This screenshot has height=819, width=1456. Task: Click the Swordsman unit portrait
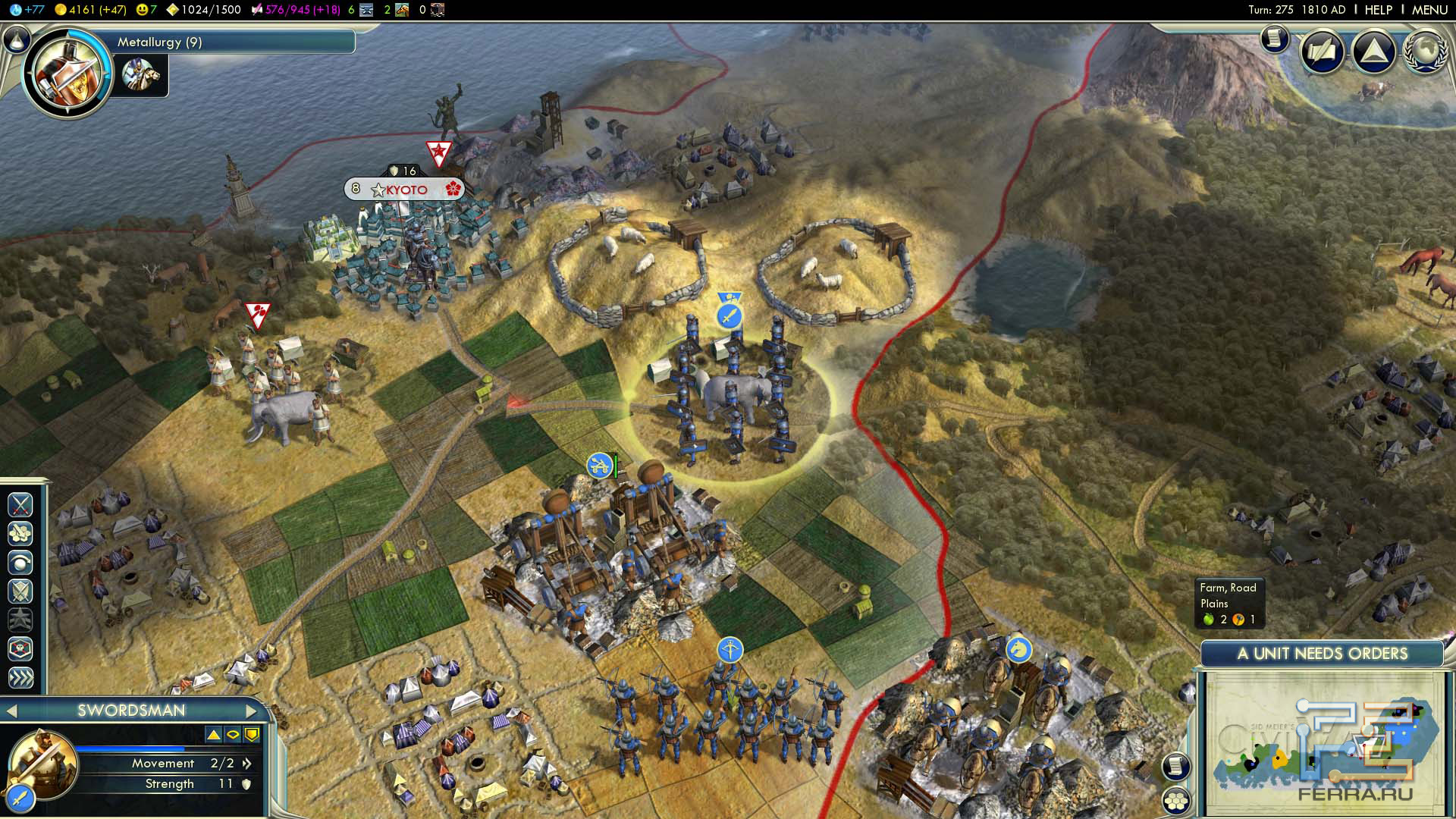(x=42, y=761)
